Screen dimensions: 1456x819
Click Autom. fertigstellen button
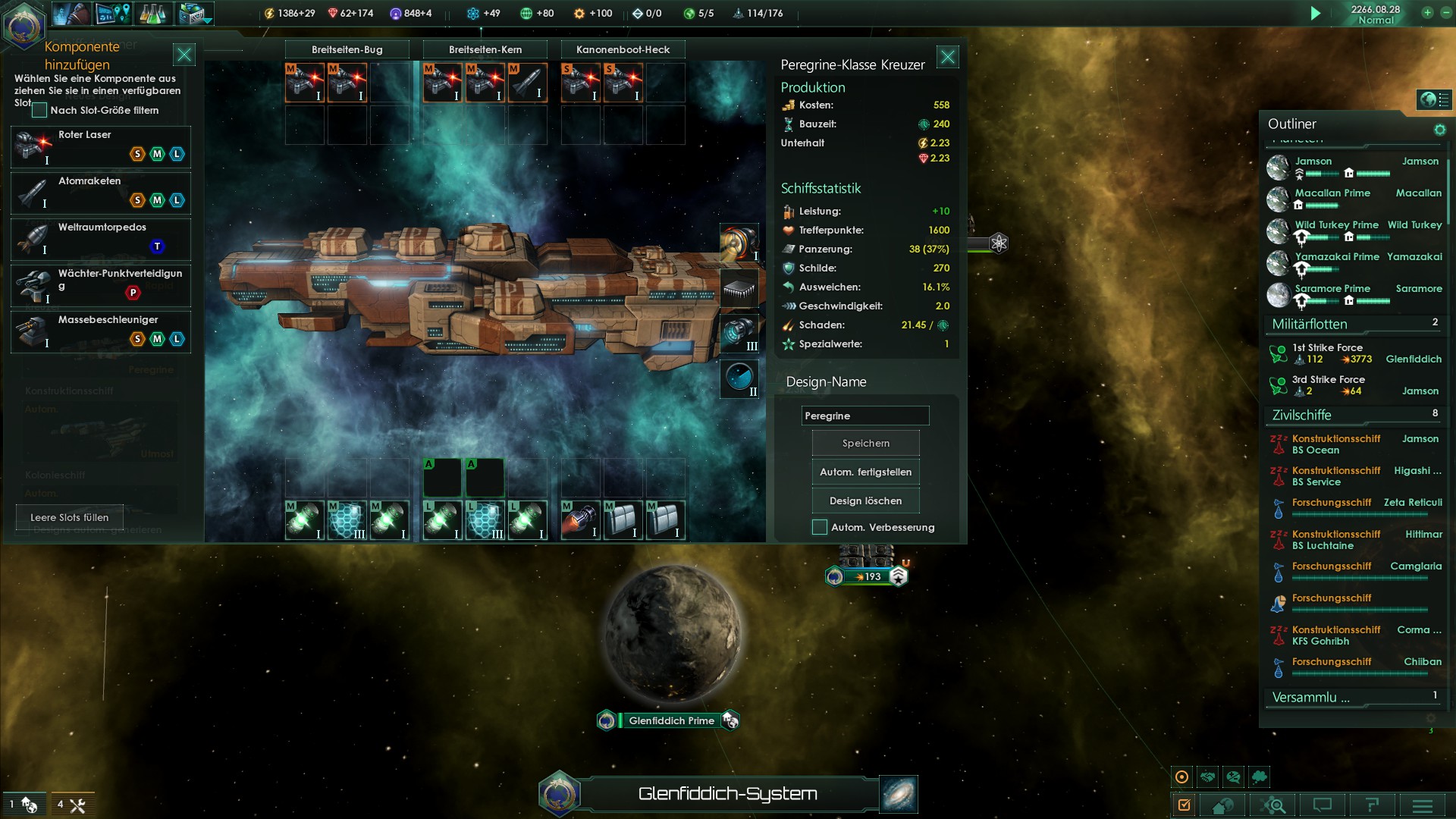(x=865, y=472)
